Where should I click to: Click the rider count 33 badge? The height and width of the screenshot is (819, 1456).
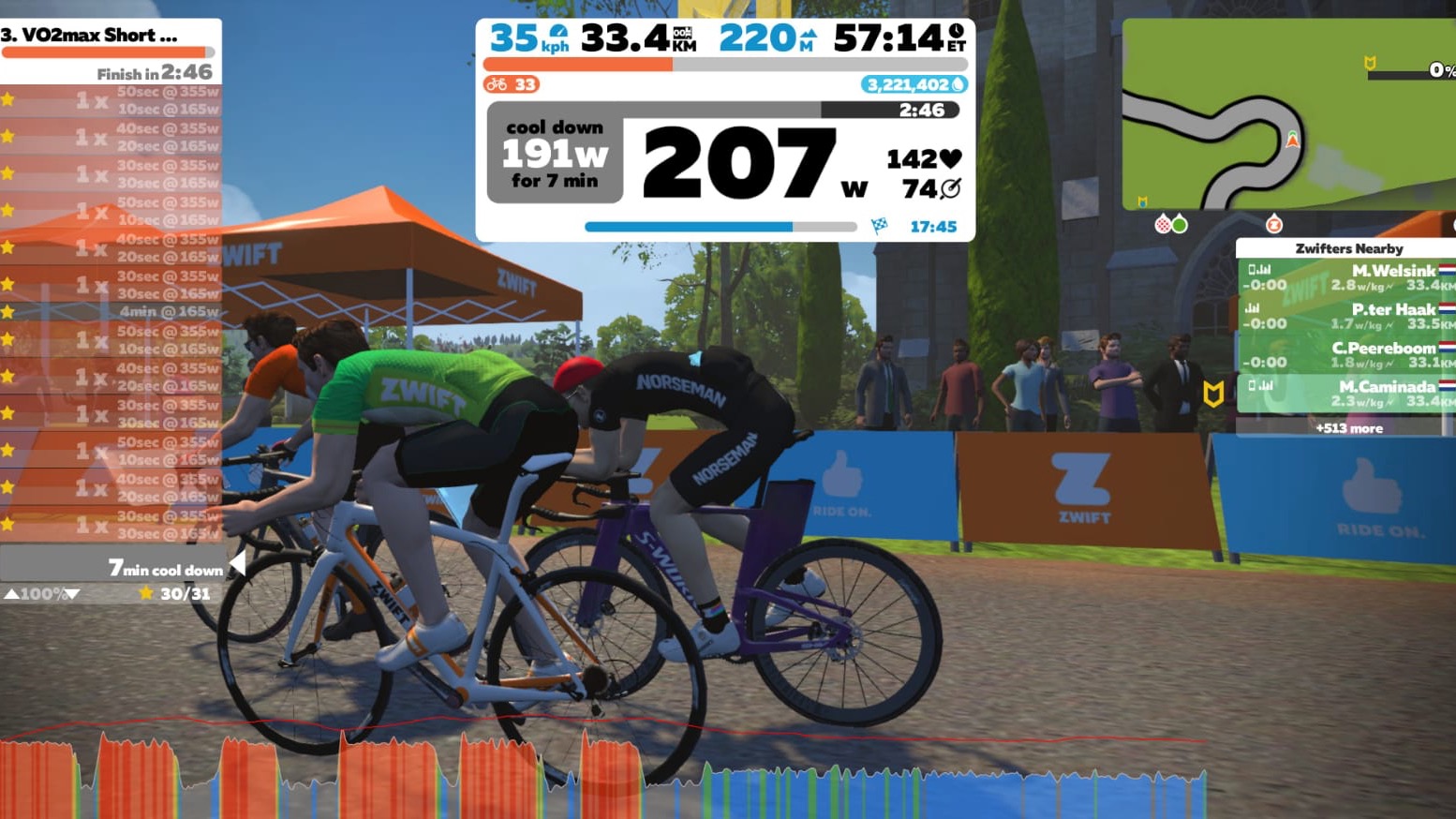pos(512,84)
